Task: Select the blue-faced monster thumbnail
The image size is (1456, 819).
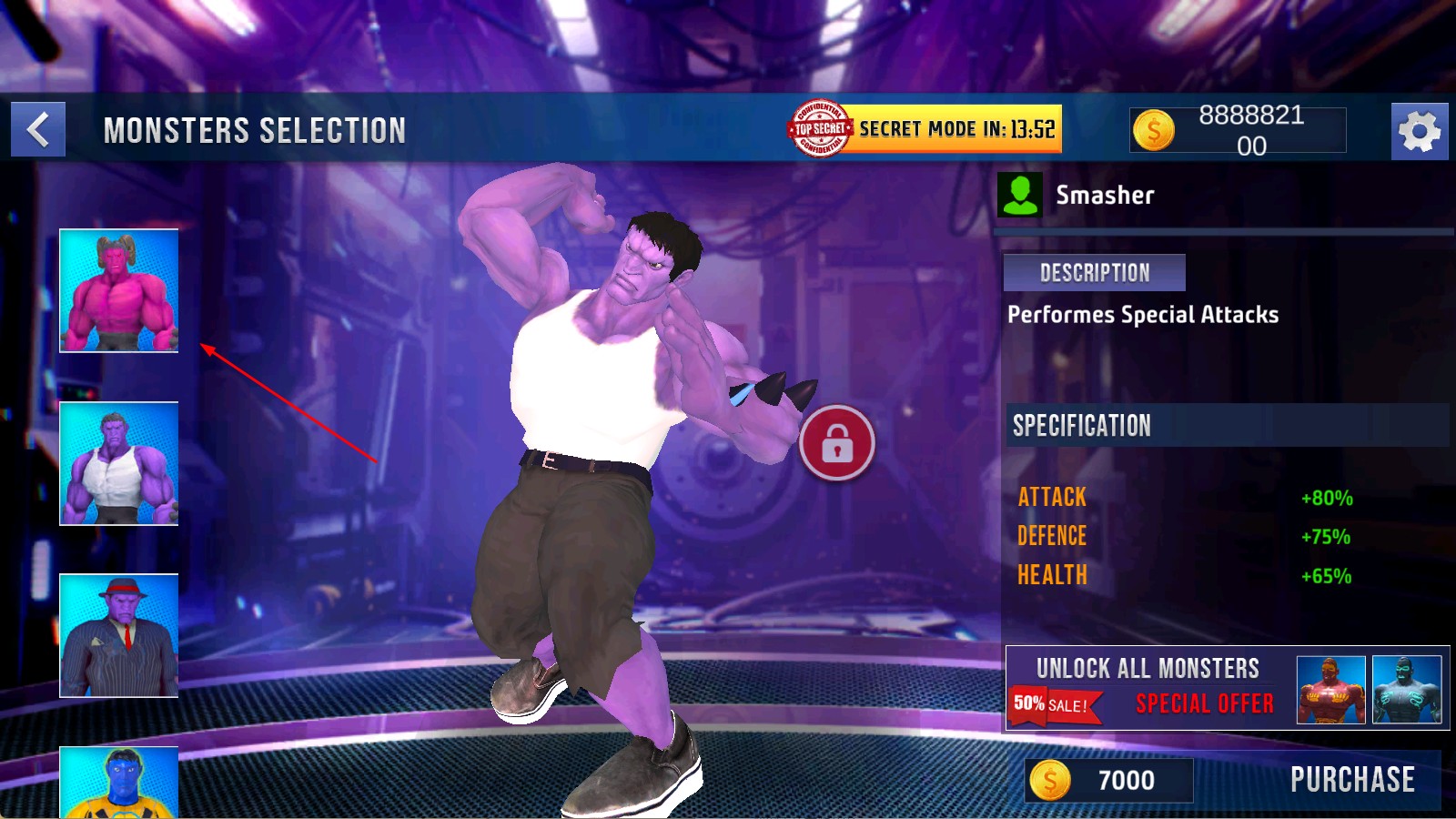Action: [119, 782]
